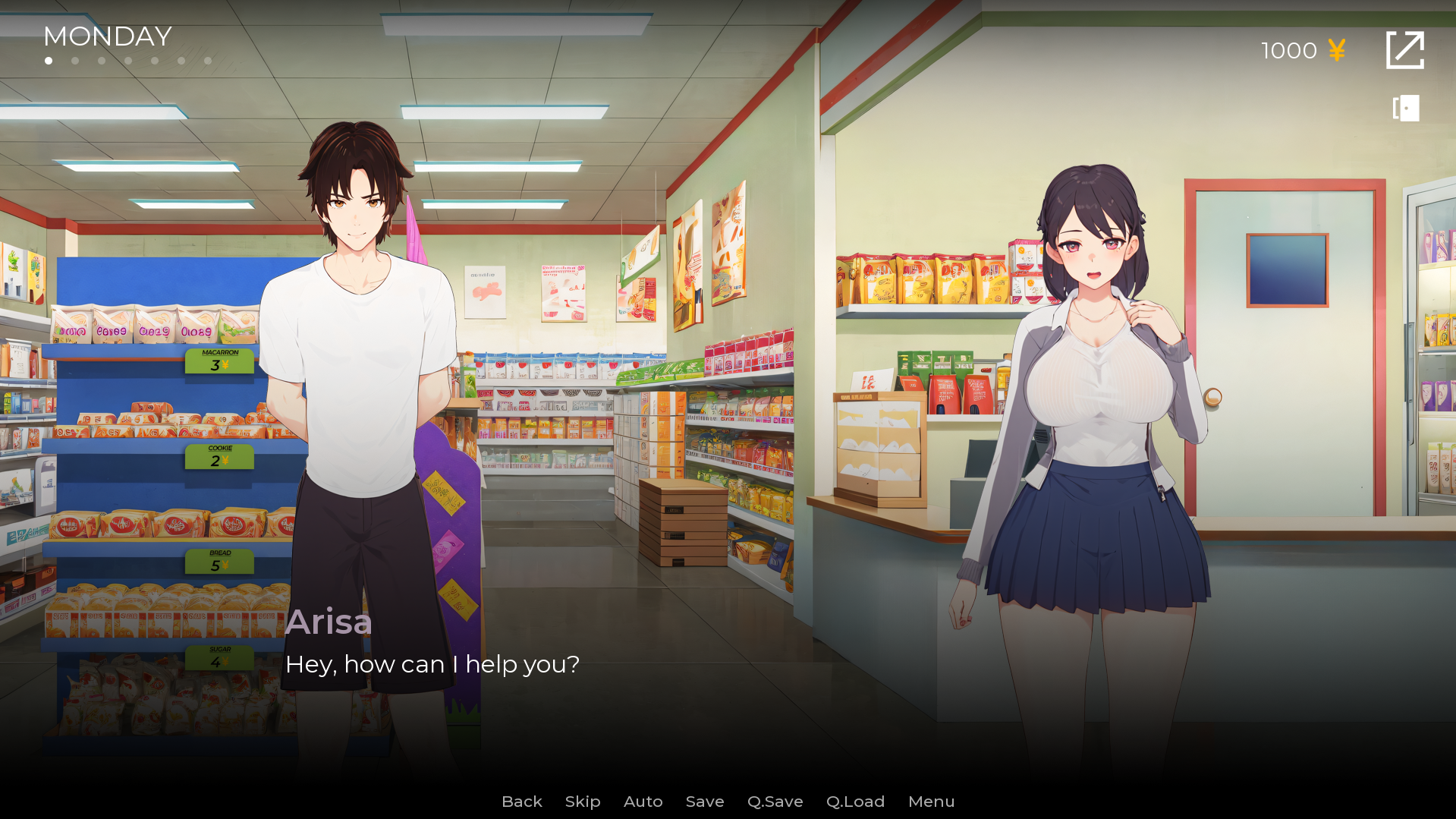Skip through the dialogue
Image resolution: width=1456 pixels, height=819 pixels.
pos(583,802)
